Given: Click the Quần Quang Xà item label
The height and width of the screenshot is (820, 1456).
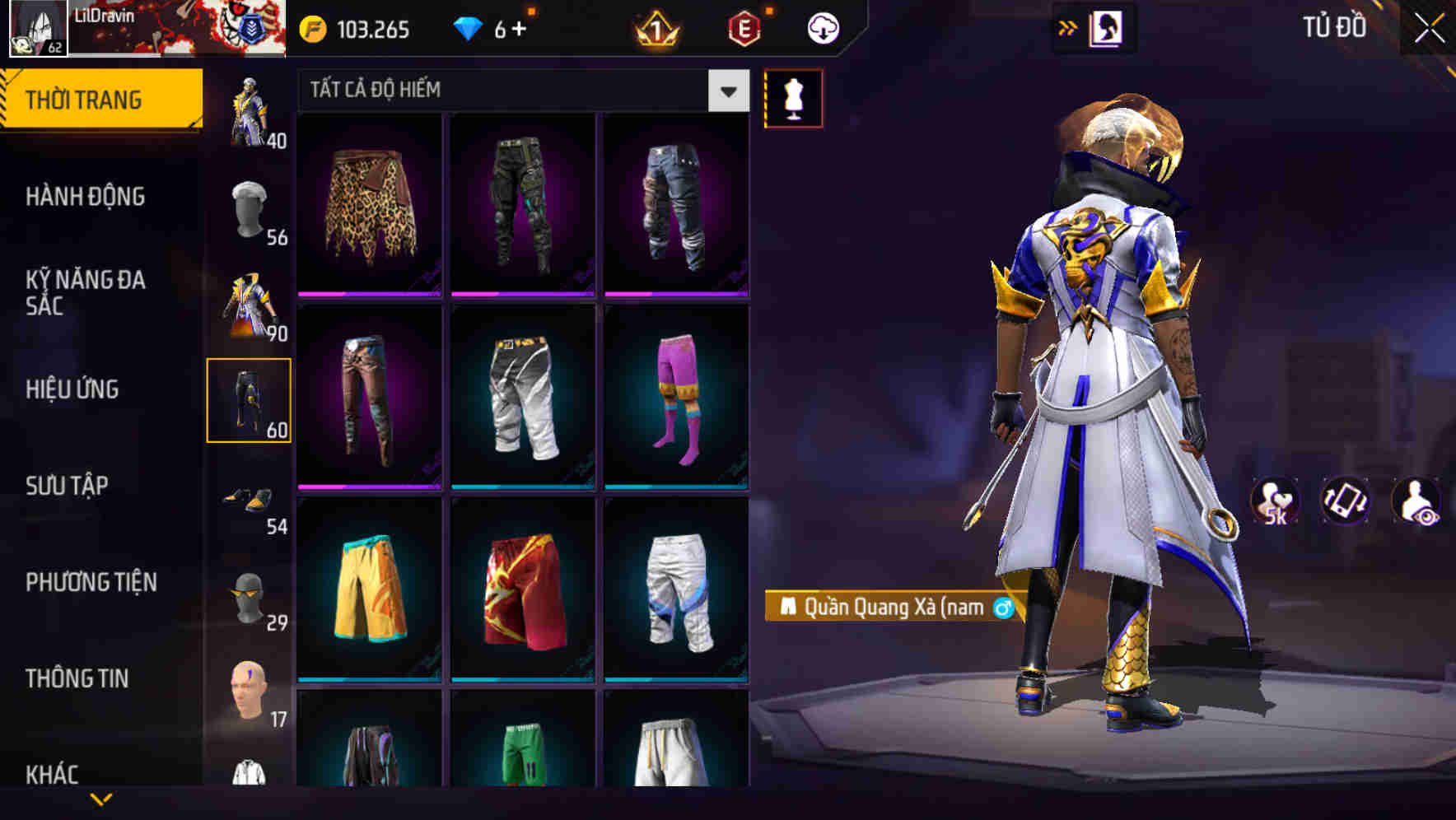Looking at the screenshot, I should pyautogui.click(x=889, y=608).
